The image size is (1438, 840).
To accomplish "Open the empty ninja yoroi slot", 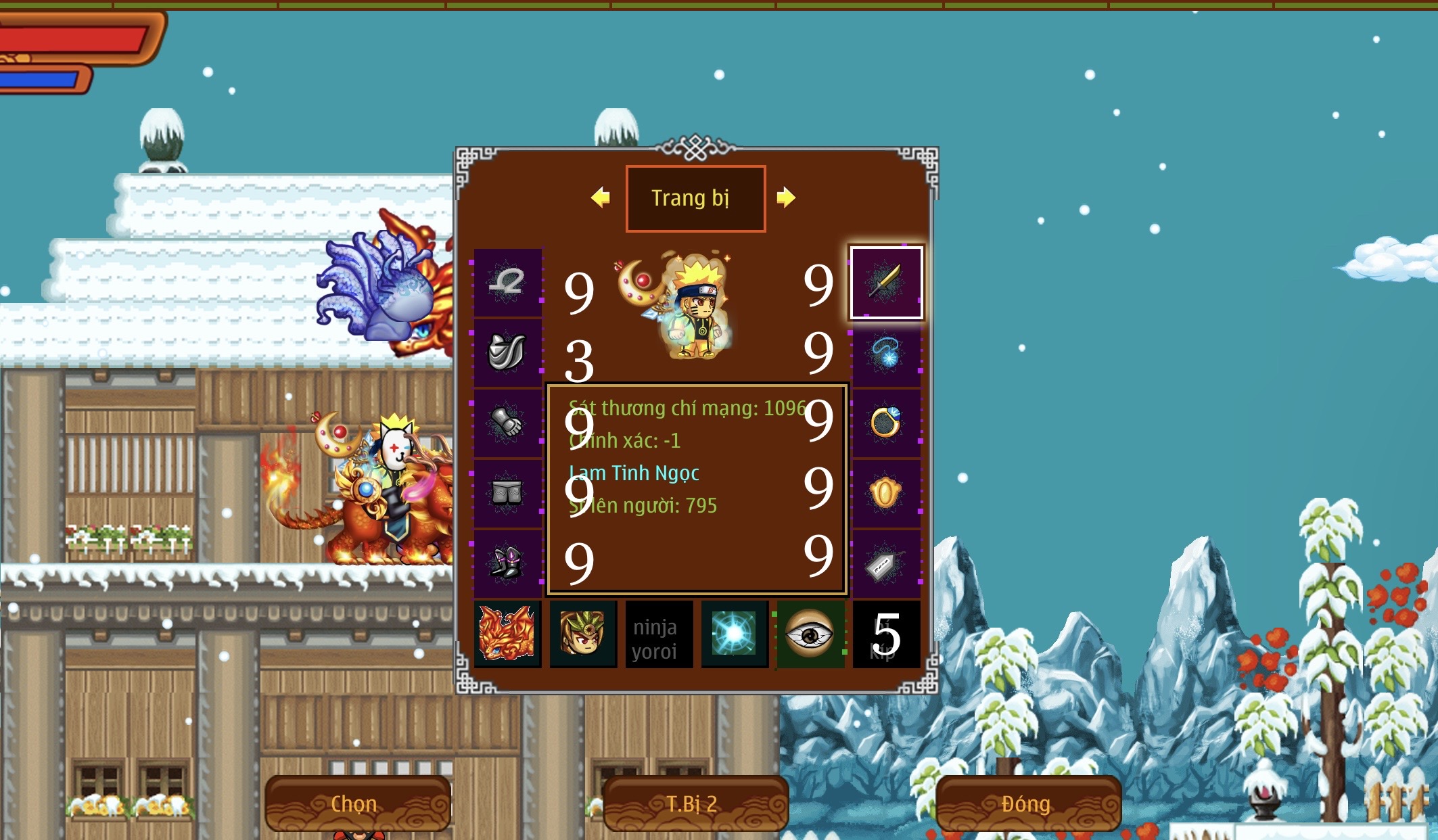I will [x=659, y=634].
